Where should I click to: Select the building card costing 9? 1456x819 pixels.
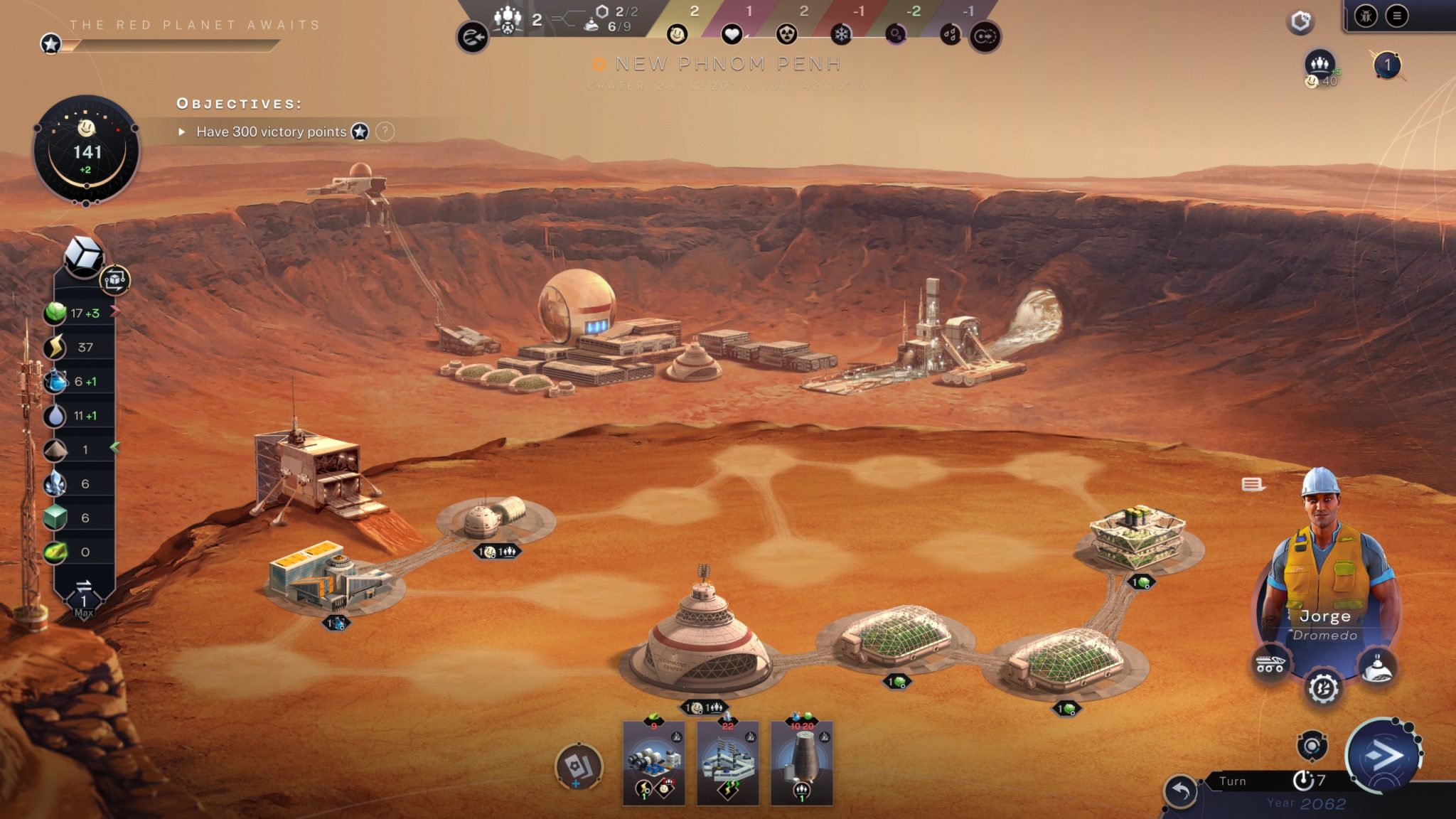tap(654, 764)
